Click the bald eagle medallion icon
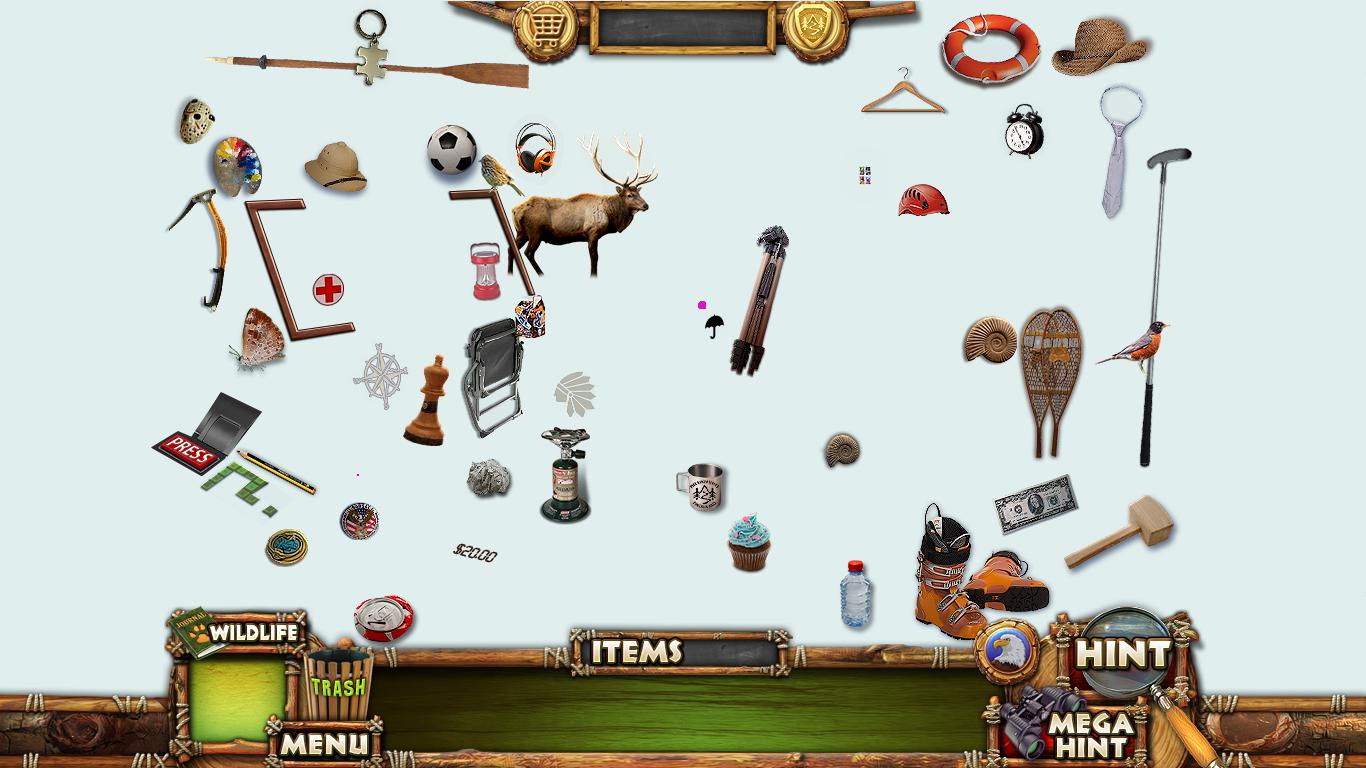Screen dimensions: 1366x768 [1006, 650]
